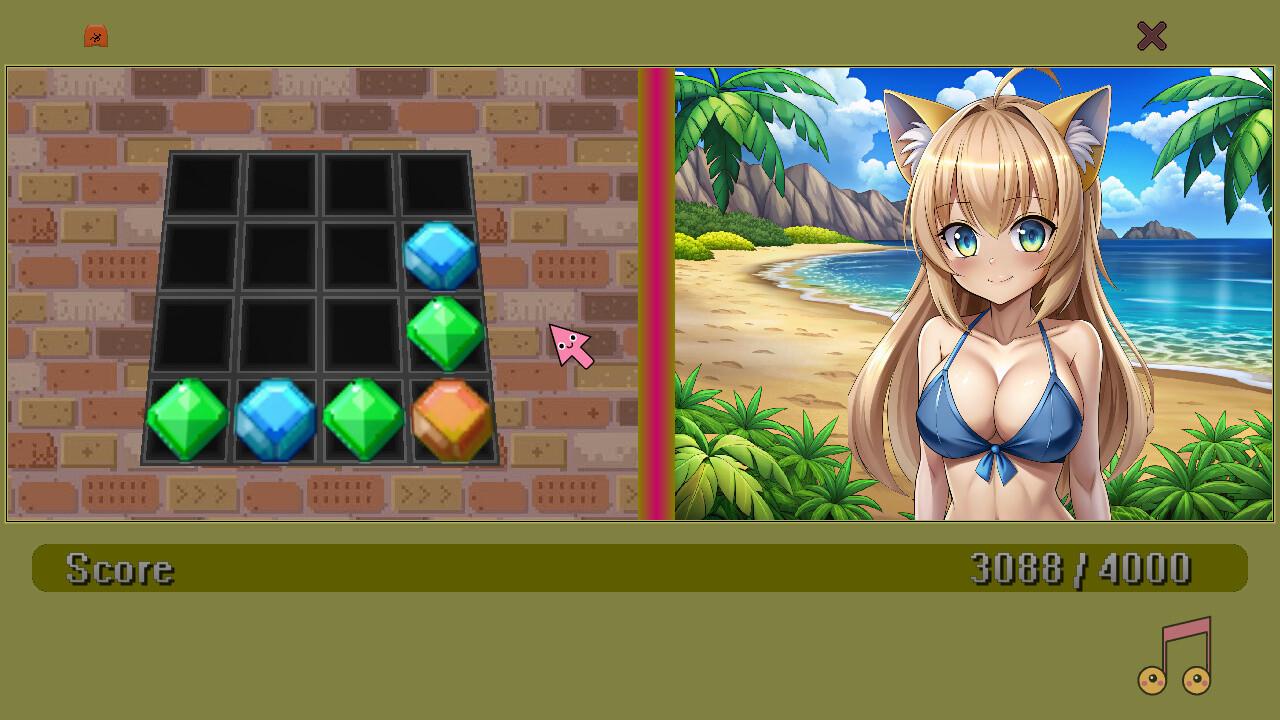This screenshot has height=720, width=1280.
Task: Click the empty top-left grid cell
Action: tap(205, 185)
